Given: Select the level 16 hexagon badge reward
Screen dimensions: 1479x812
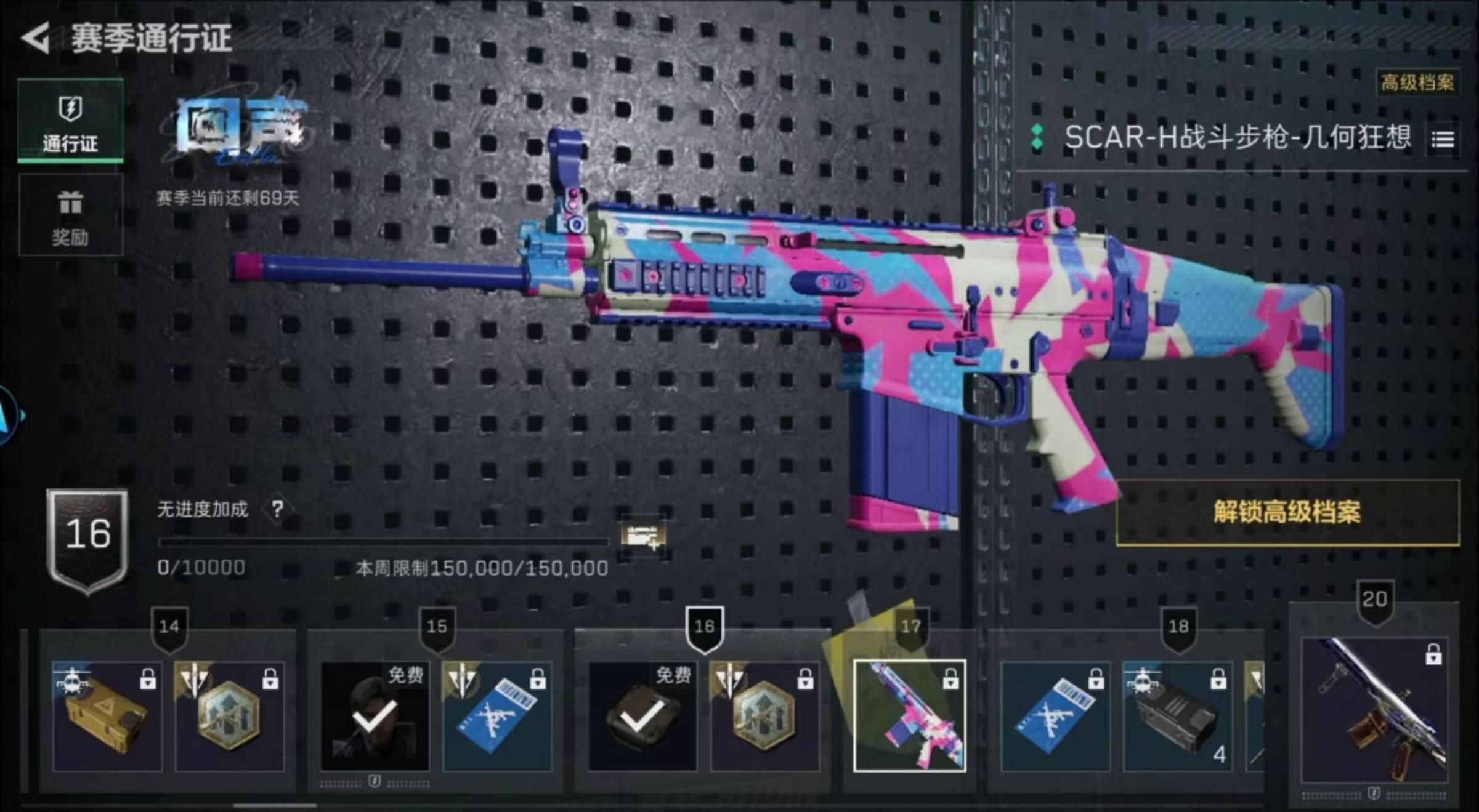Looking at the screenshot, I should click(764, 716).
